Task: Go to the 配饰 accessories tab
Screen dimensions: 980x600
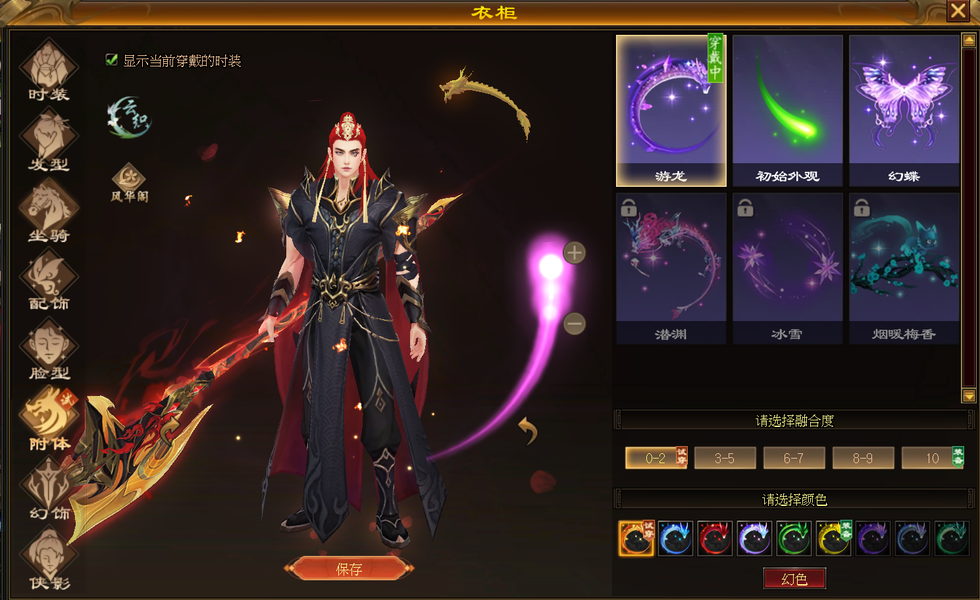Action: 48,278
